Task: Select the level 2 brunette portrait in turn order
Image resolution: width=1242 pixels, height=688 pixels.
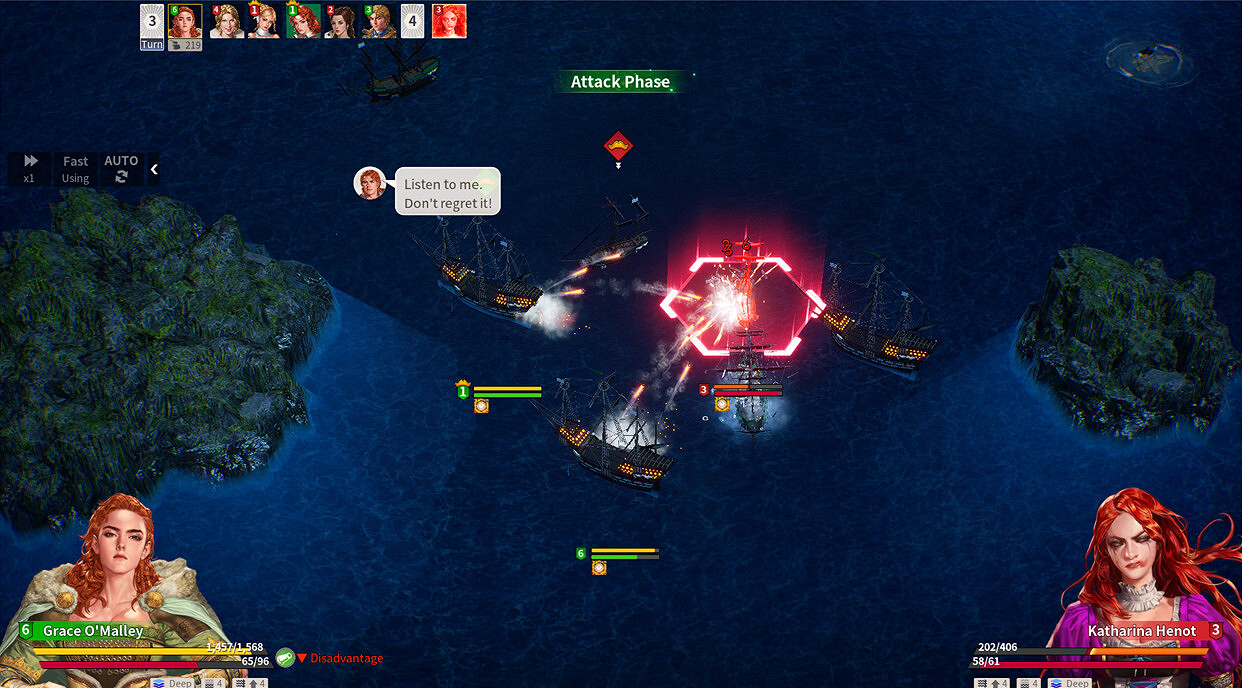Action: (341, 22)
